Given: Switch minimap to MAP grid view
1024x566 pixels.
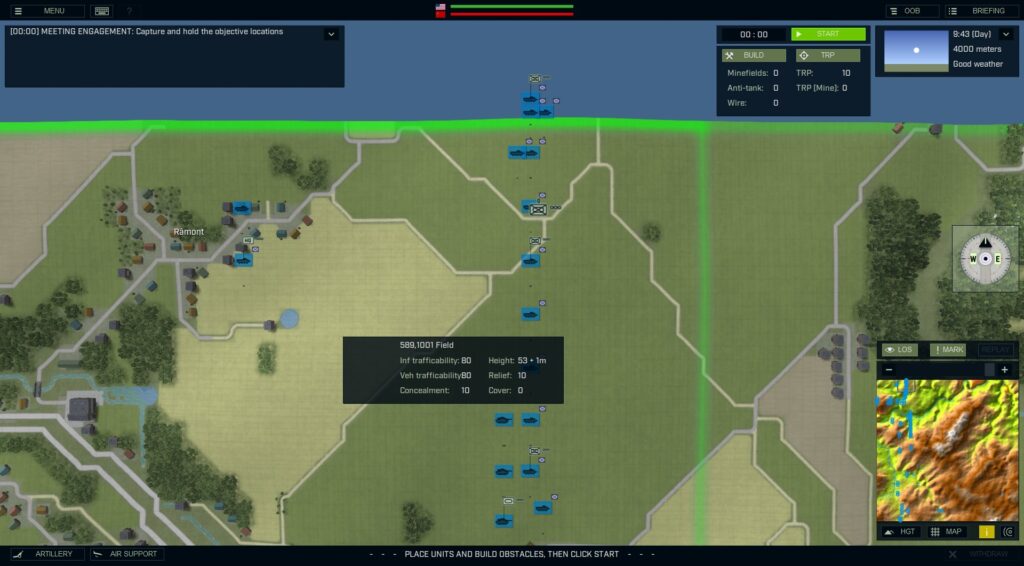Looking at the screenshot, I should (x=948, y=532).
